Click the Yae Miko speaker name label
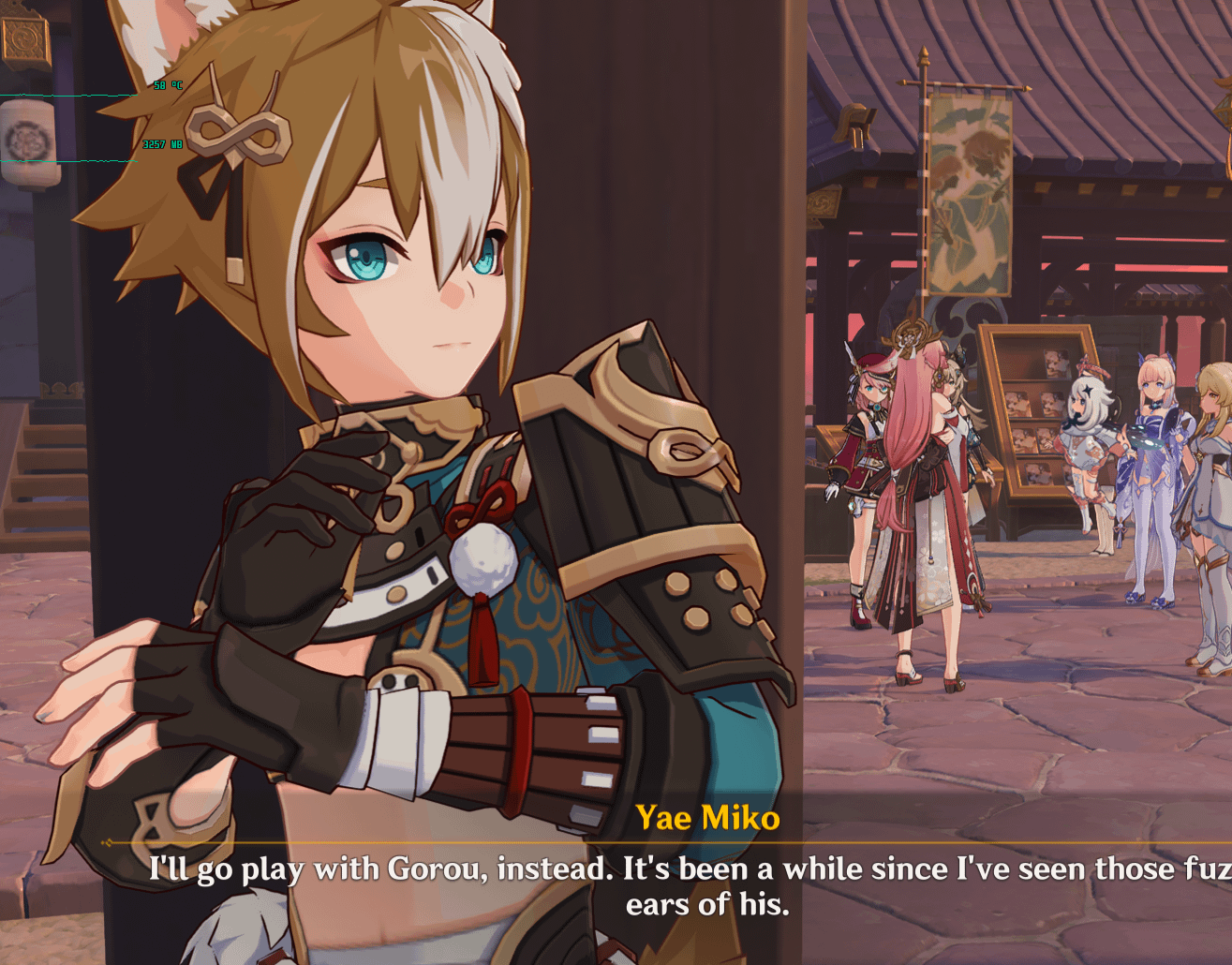The width and height of the screenshot is (1232, 965). coord(707,817)
